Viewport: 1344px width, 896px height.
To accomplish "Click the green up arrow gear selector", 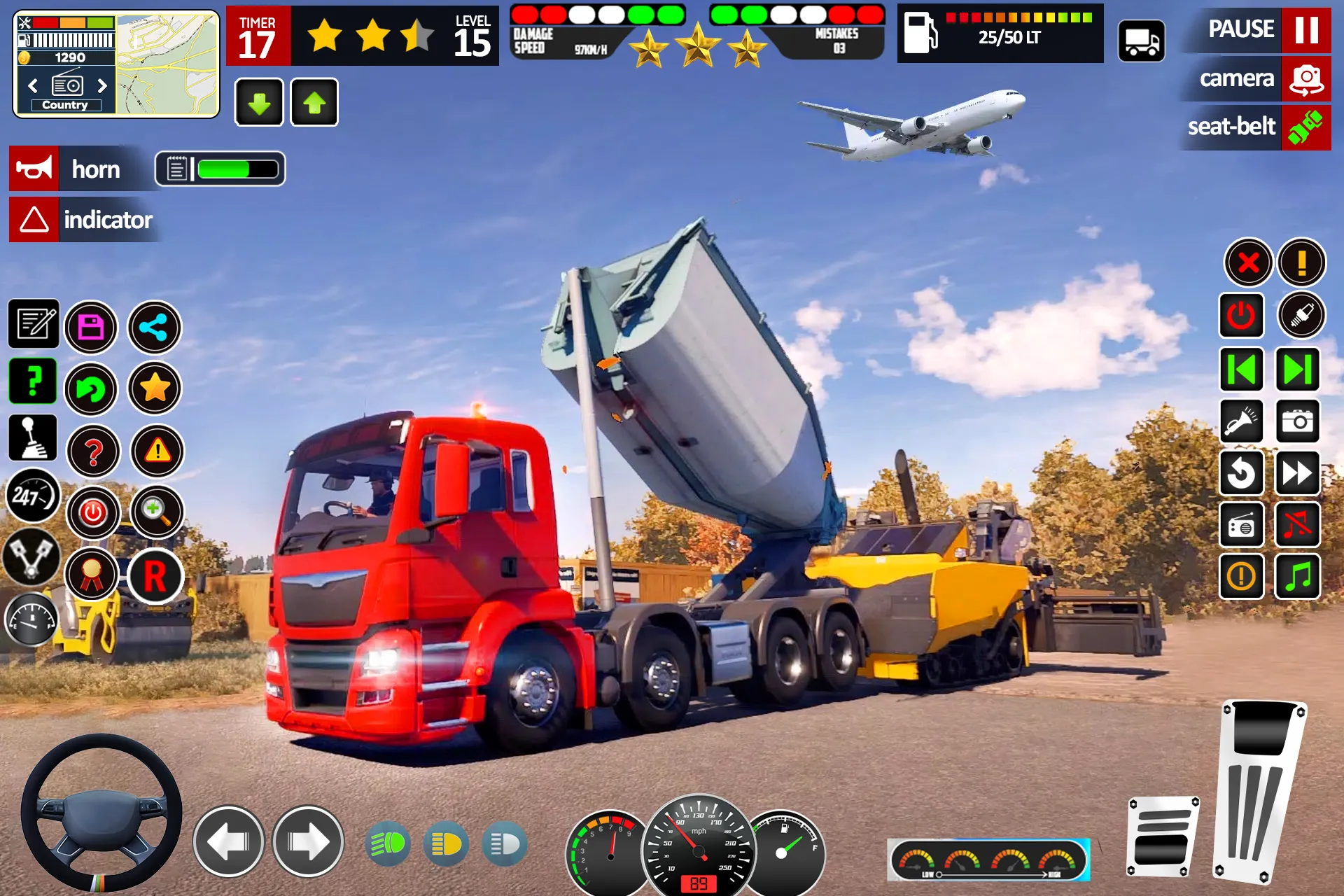I will (311, 103).
